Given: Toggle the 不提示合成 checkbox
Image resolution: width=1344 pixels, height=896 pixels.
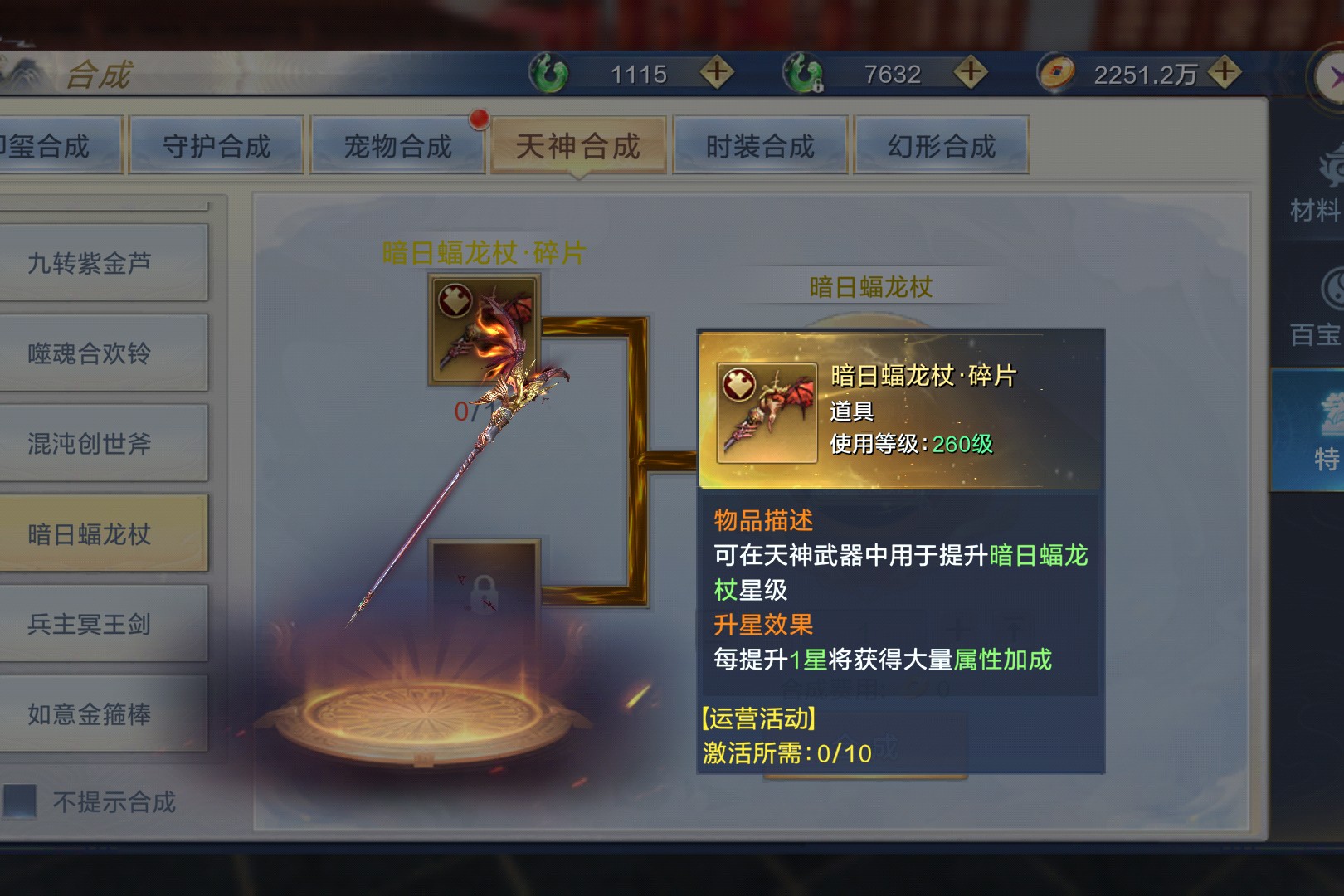Looking at the screenshot, I should click(21, 801).
